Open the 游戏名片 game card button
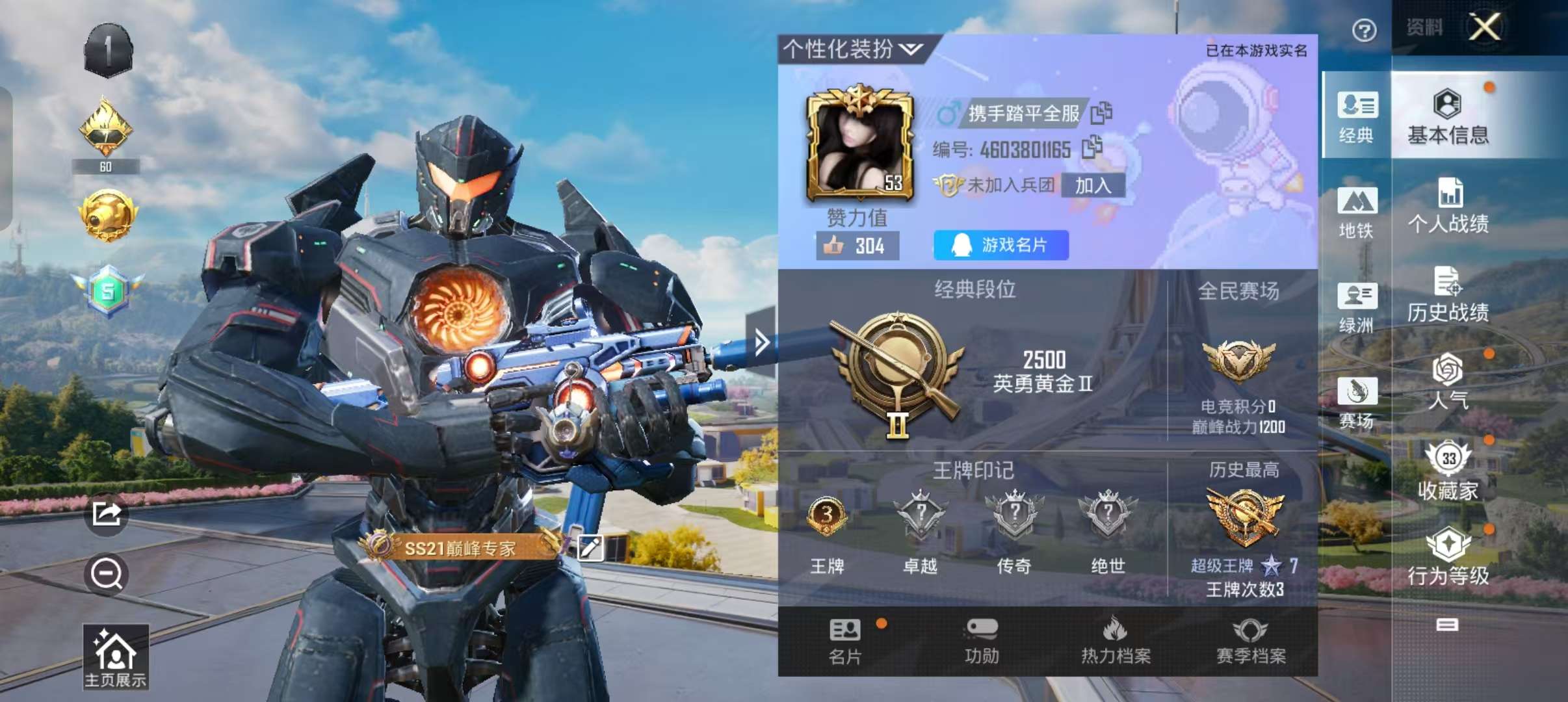Screen dimensions: 1568x702 point(1001,245)
